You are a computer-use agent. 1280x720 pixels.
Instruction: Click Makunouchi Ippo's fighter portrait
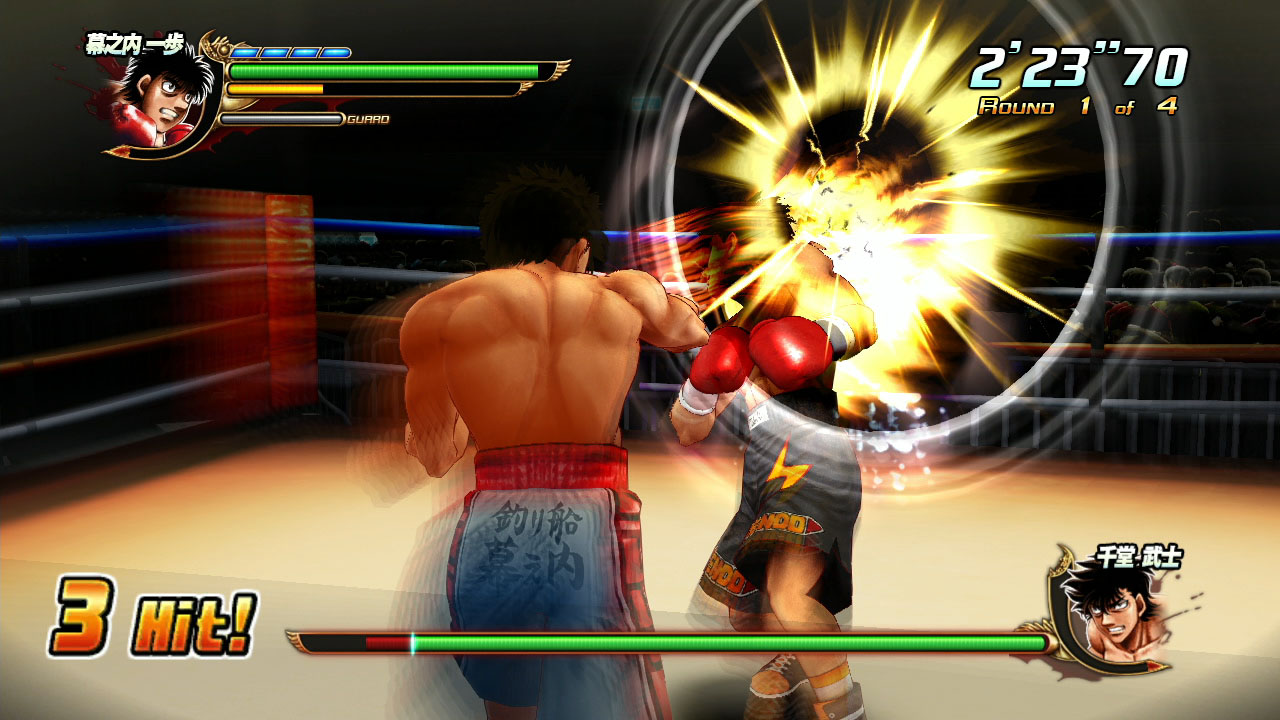[x=159, y=102]
